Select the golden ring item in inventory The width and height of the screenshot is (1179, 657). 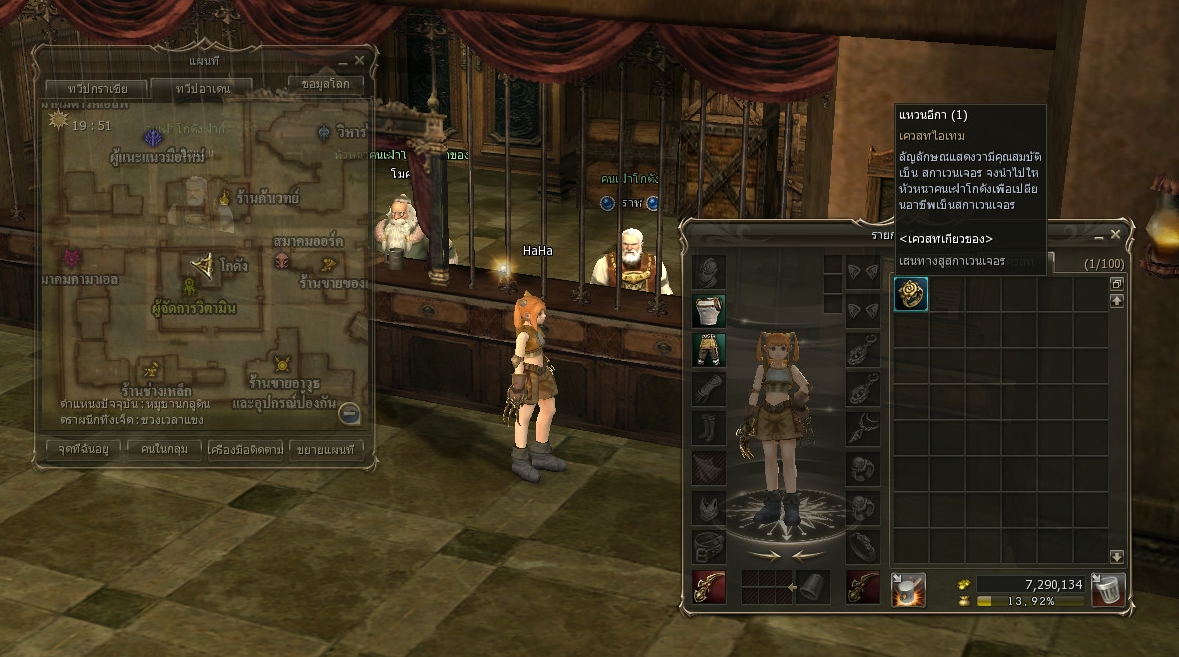point(911,294)
